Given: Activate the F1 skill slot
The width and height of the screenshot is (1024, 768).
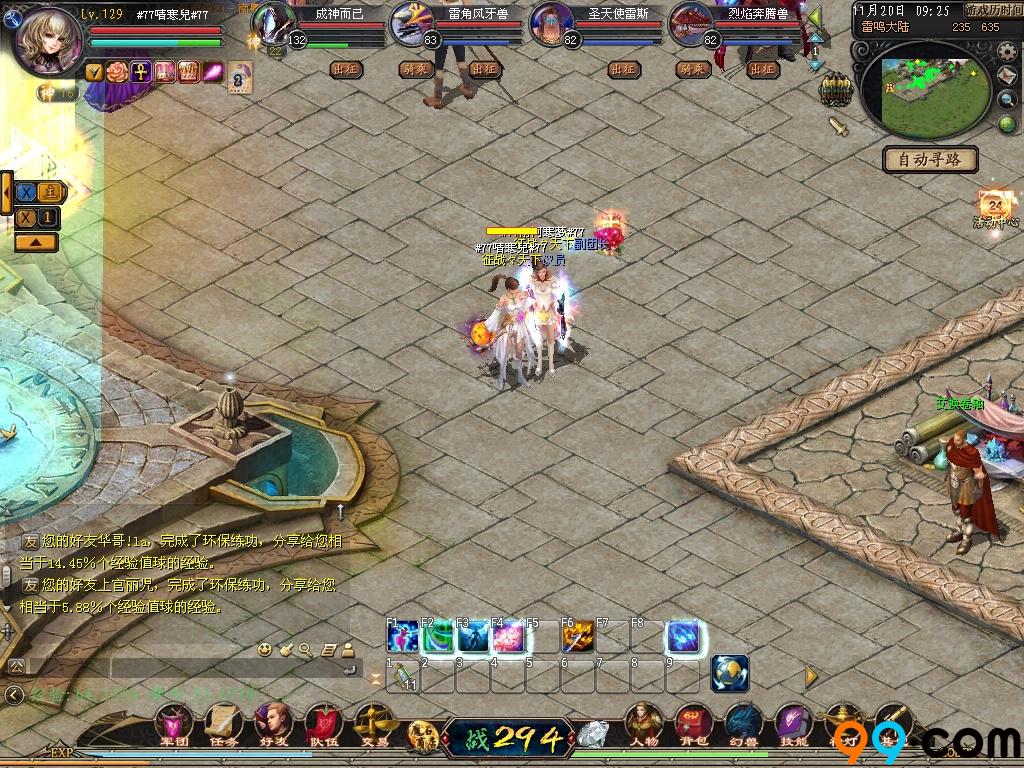Looking at the screenshot, I should pos(403,636).
